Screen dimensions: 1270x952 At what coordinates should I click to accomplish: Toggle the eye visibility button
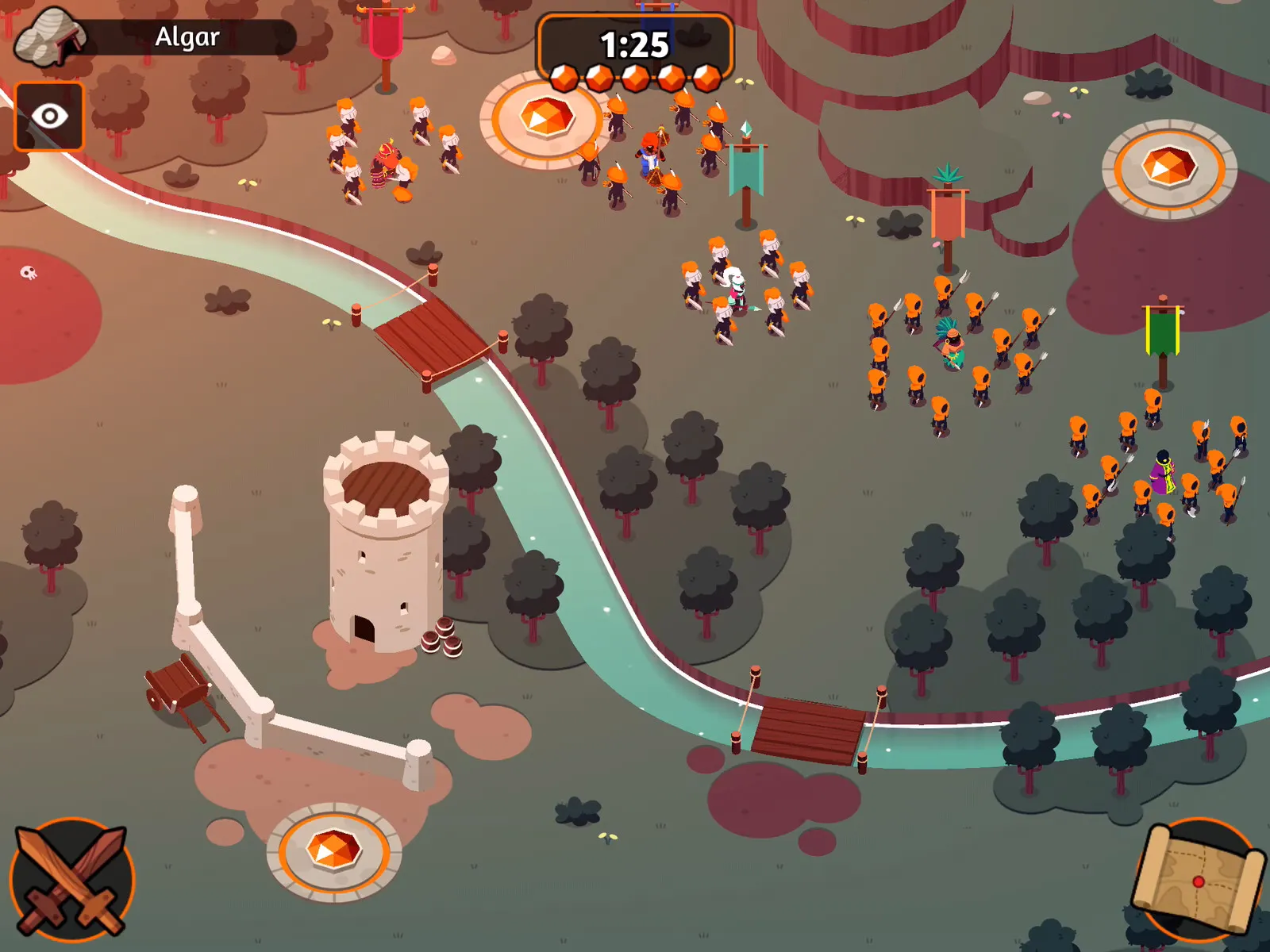(x=49, y=117)
